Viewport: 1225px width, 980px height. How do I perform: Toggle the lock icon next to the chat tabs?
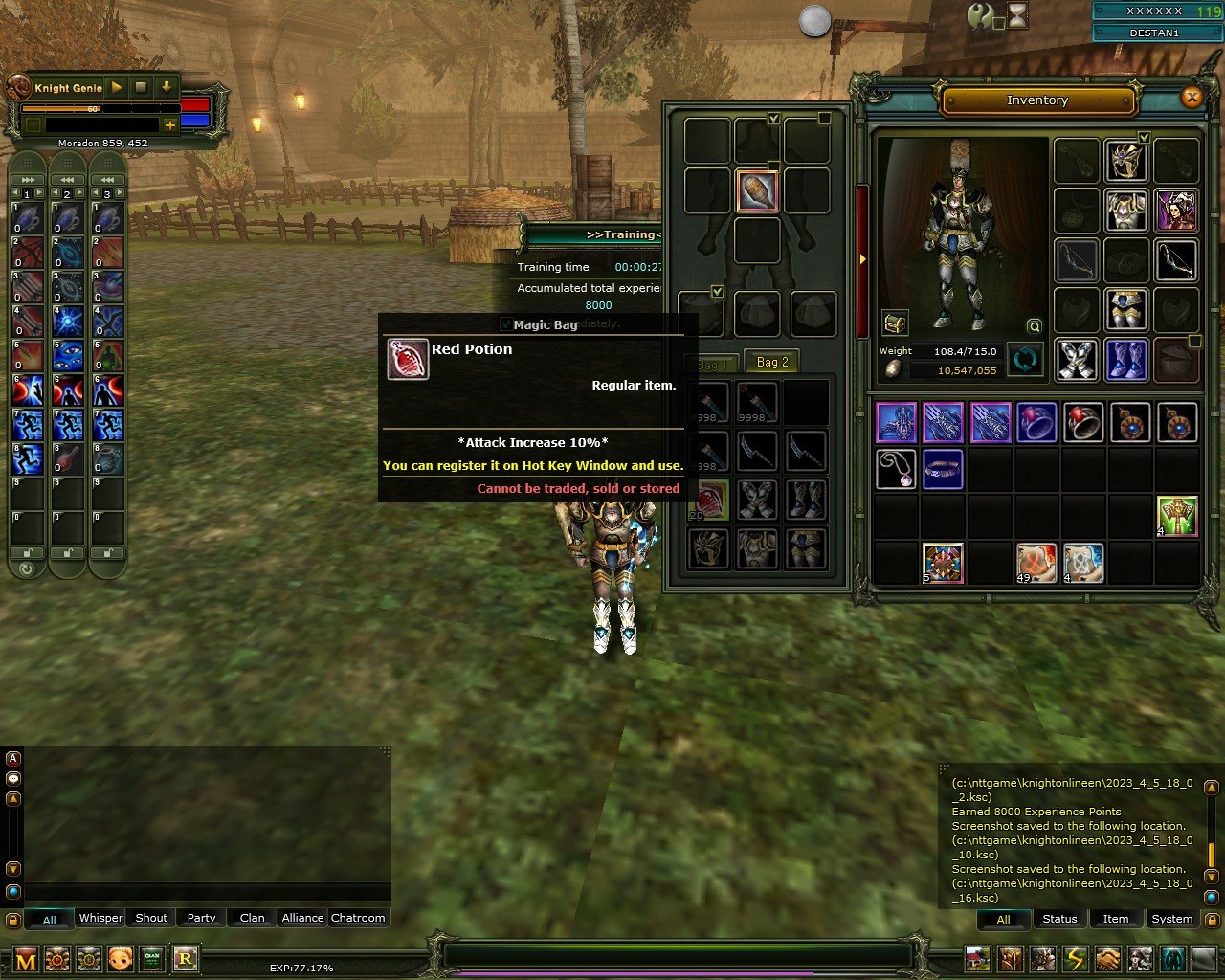12,918
